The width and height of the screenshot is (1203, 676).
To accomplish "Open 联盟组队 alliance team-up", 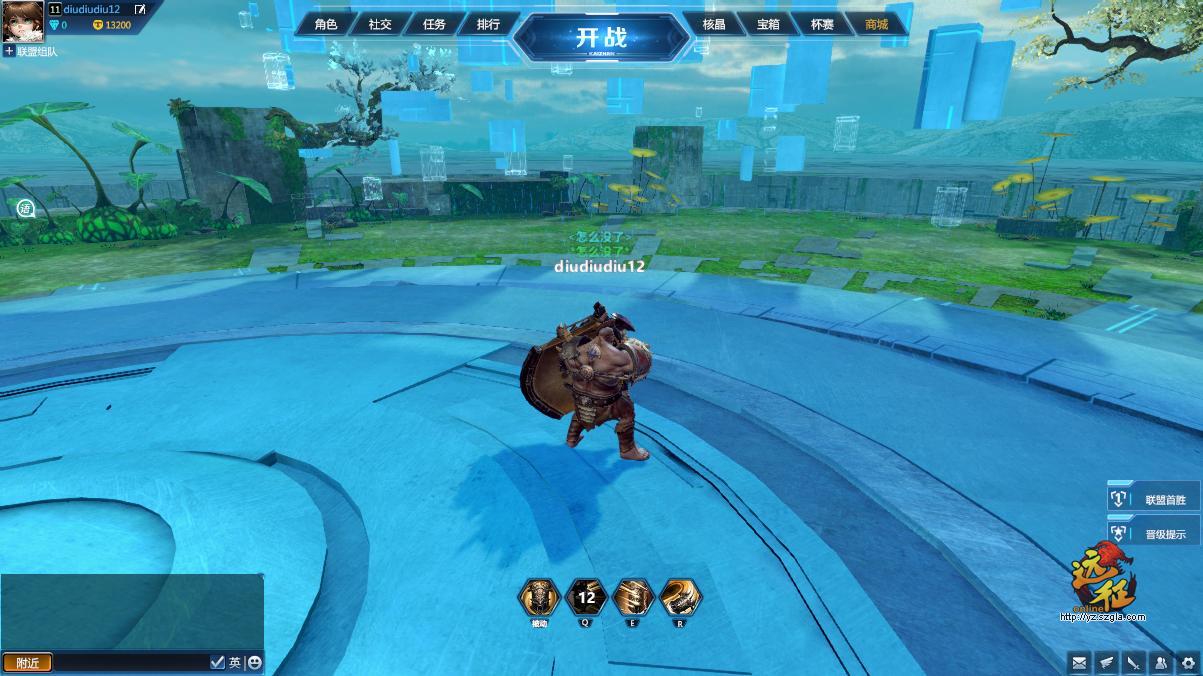I will (30, 50).
